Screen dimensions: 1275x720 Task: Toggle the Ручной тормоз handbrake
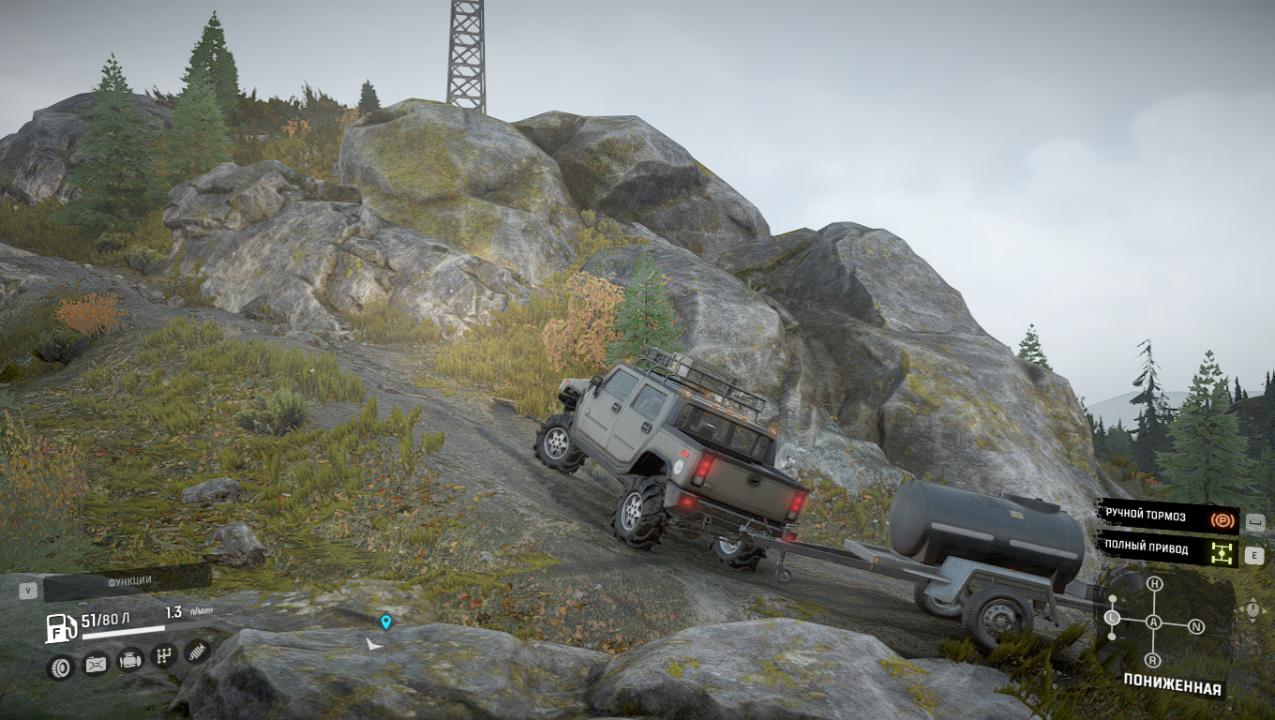point(1166,518)
